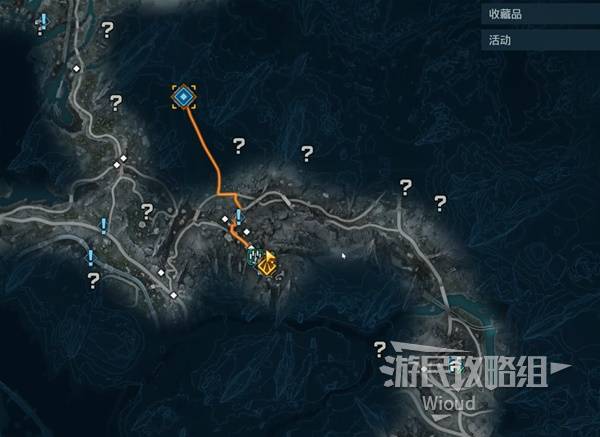Click the teal icon beside the player marker
Viewport: 600px width, 437px height.
254,257
